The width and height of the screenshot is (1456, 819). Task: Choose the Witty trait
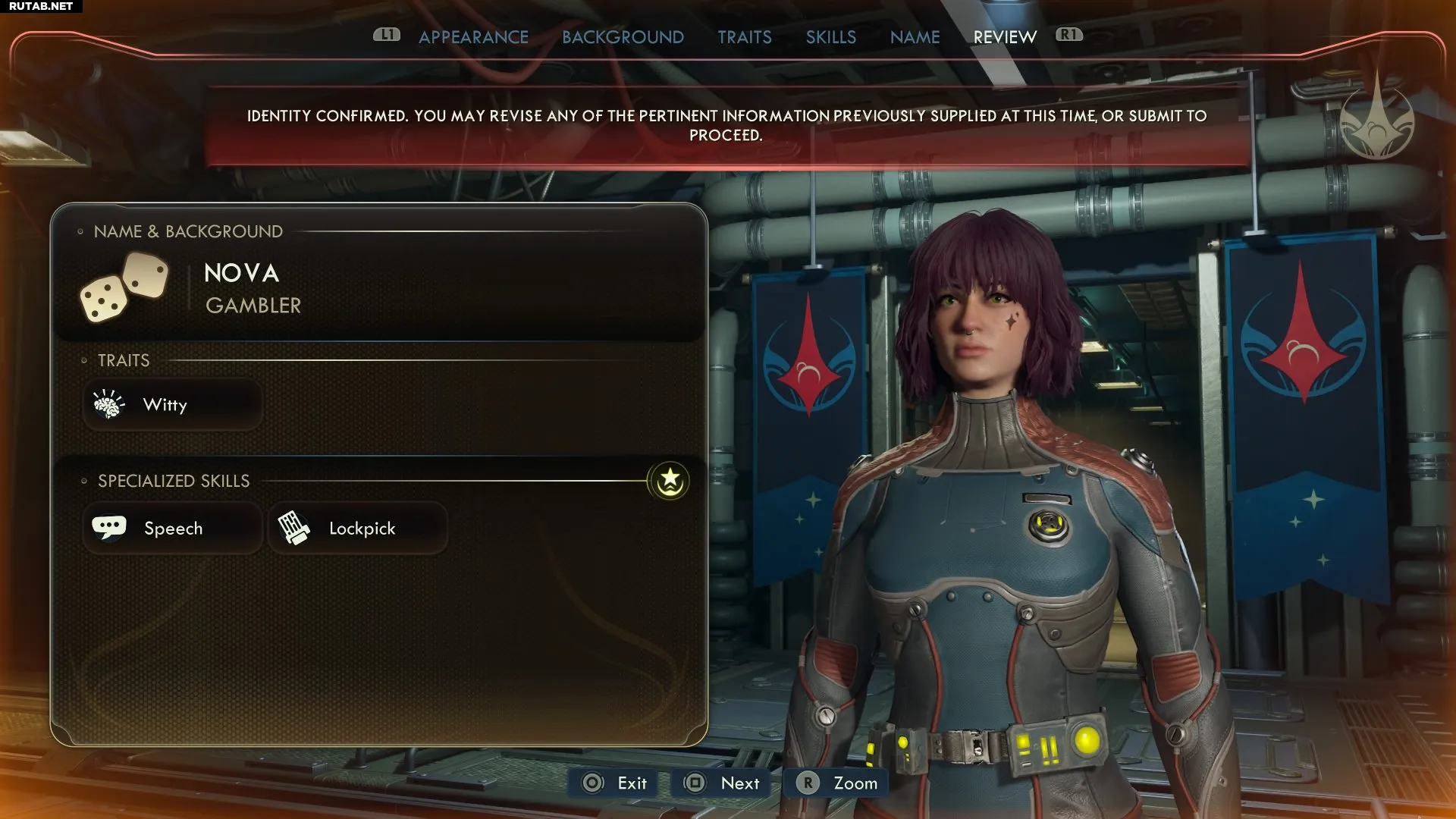pyautogui.click(x=173, y=405)
